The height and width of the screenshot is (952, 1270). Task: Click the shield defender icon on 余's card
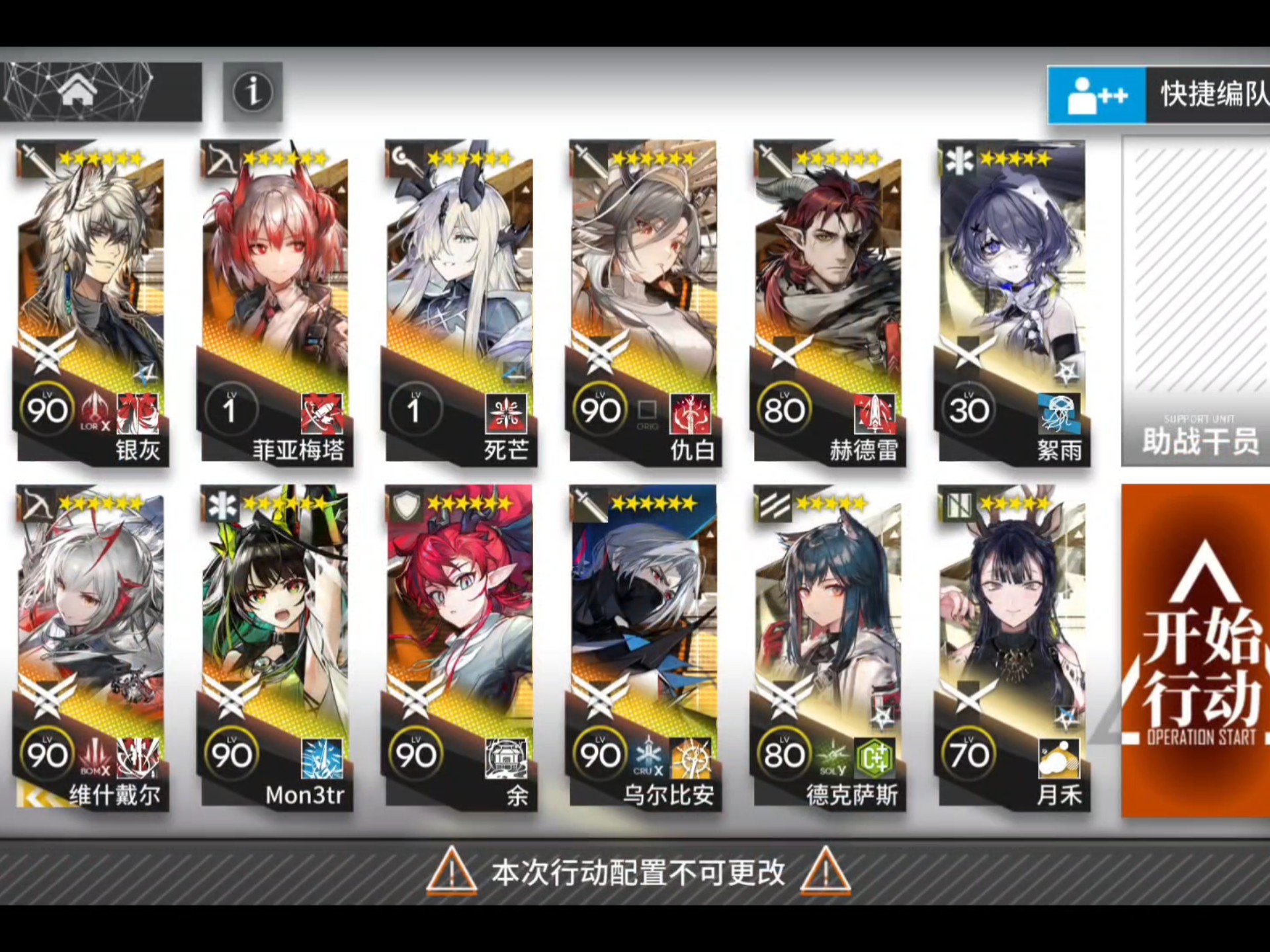coord(405,506)
